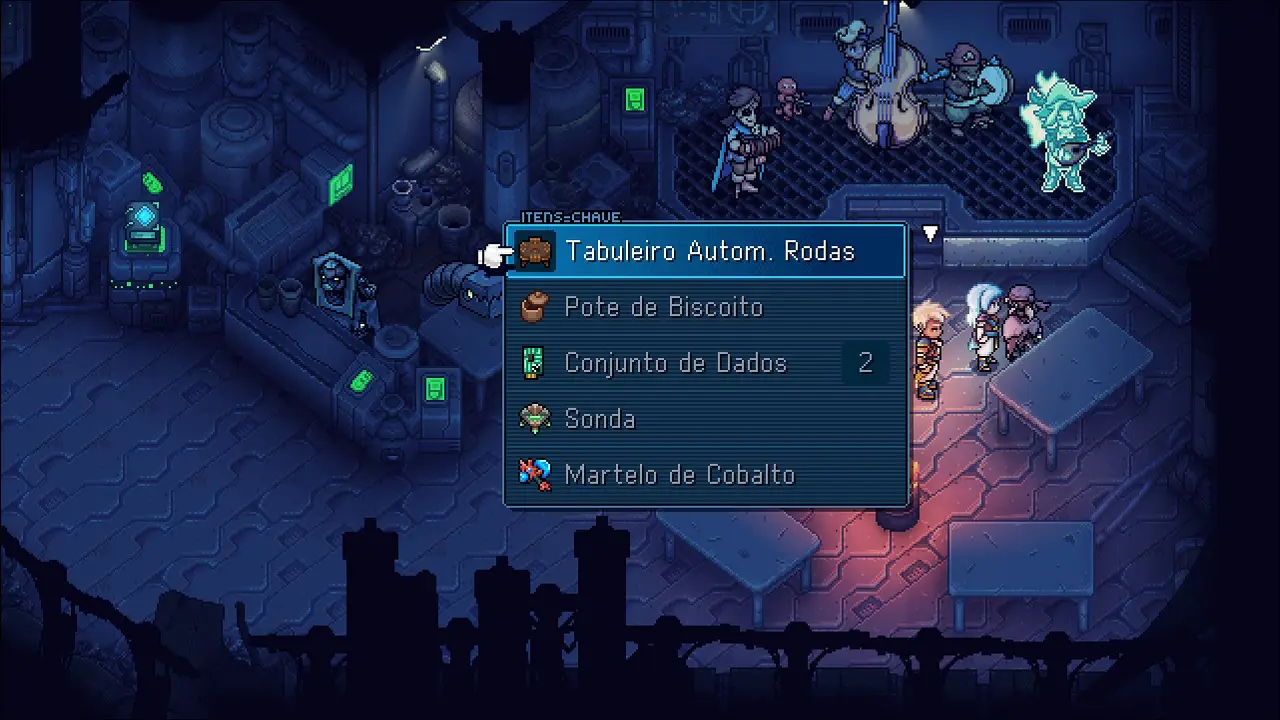1280x720 pixels.
Task: Select Tabuleiro Autom. Rodas item
Action: click(x=708, y=251)
